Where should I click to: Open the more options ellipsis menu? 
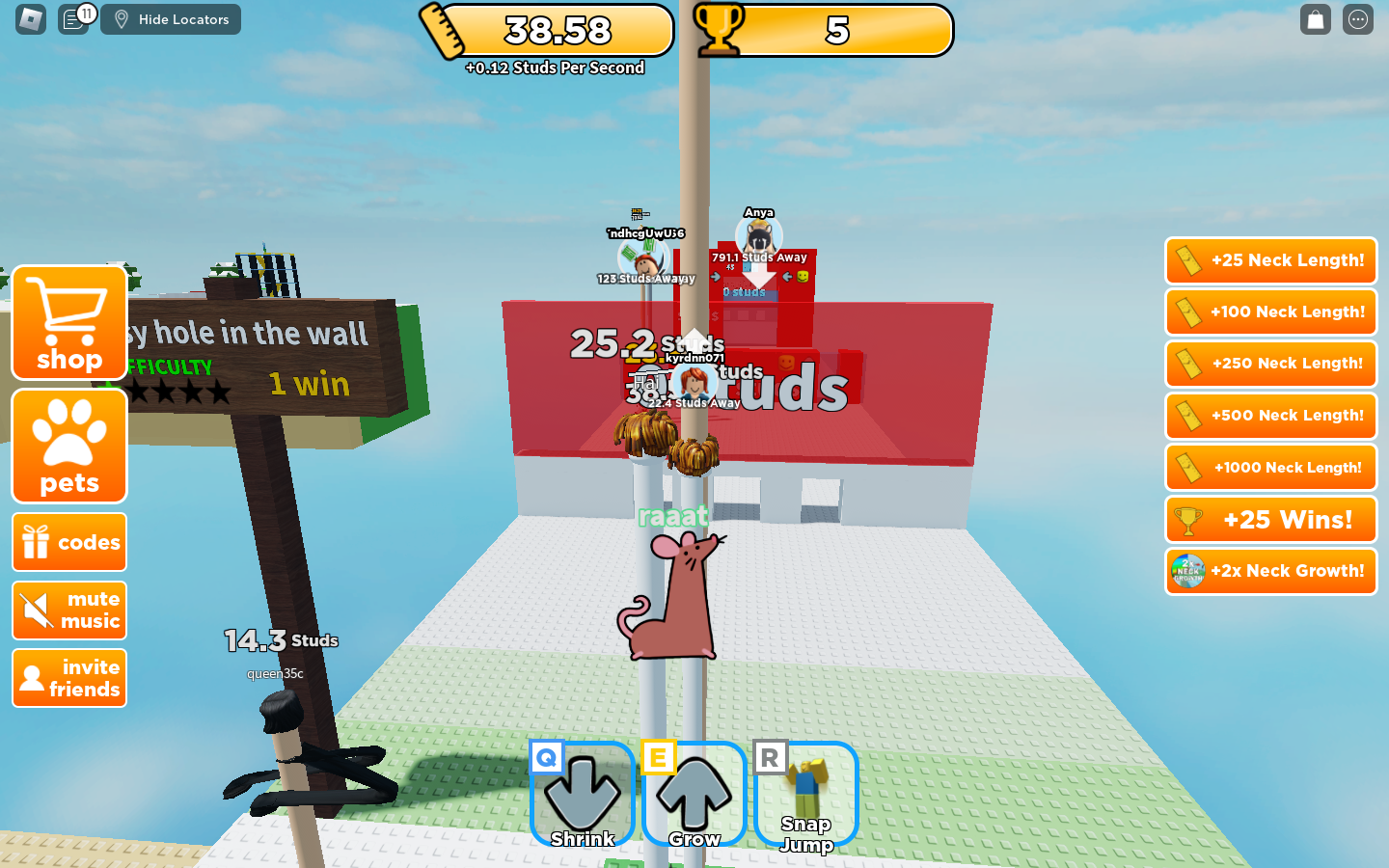point(1357,19)
